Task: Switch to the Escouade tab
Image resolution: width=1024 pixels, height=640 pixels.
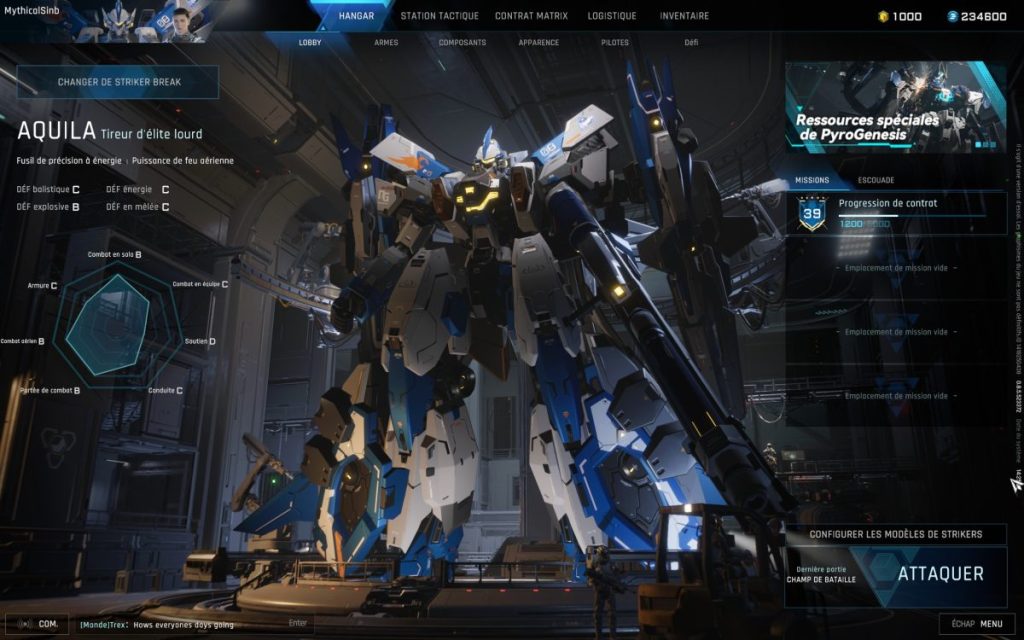Action: [876, 181]
